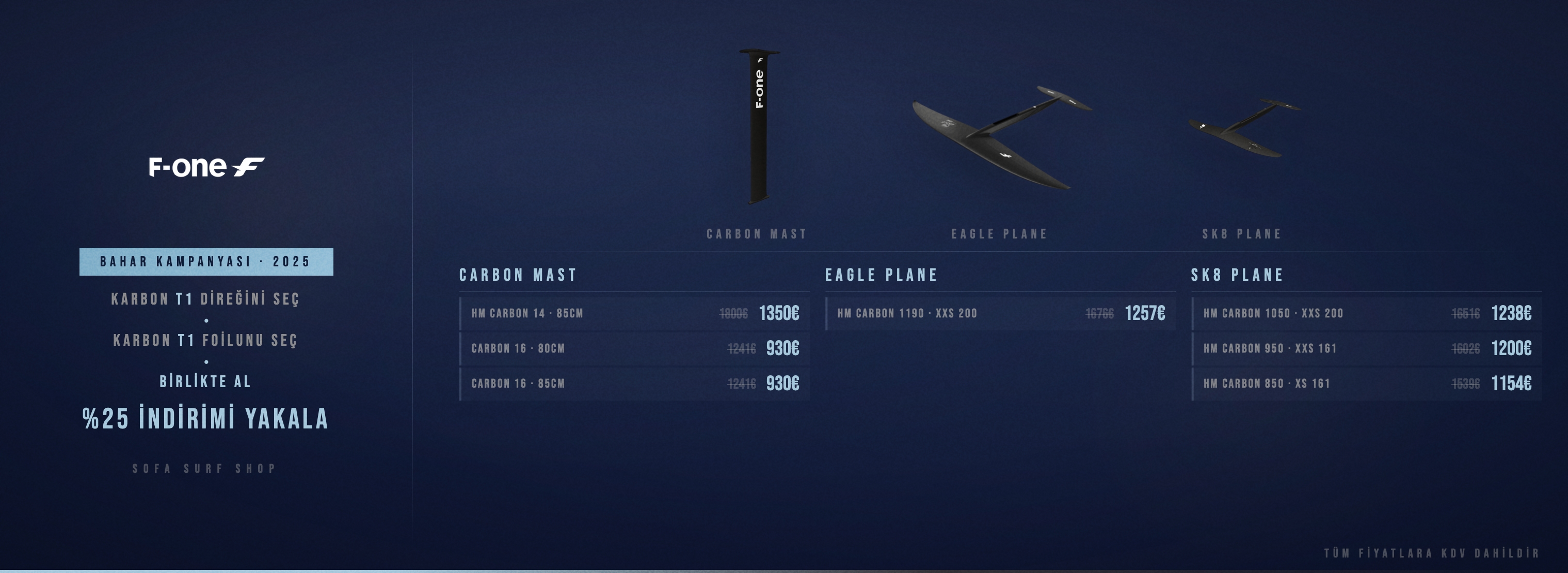Select the HM Carbon 14 · 85cm mast row

coord(634,313)
